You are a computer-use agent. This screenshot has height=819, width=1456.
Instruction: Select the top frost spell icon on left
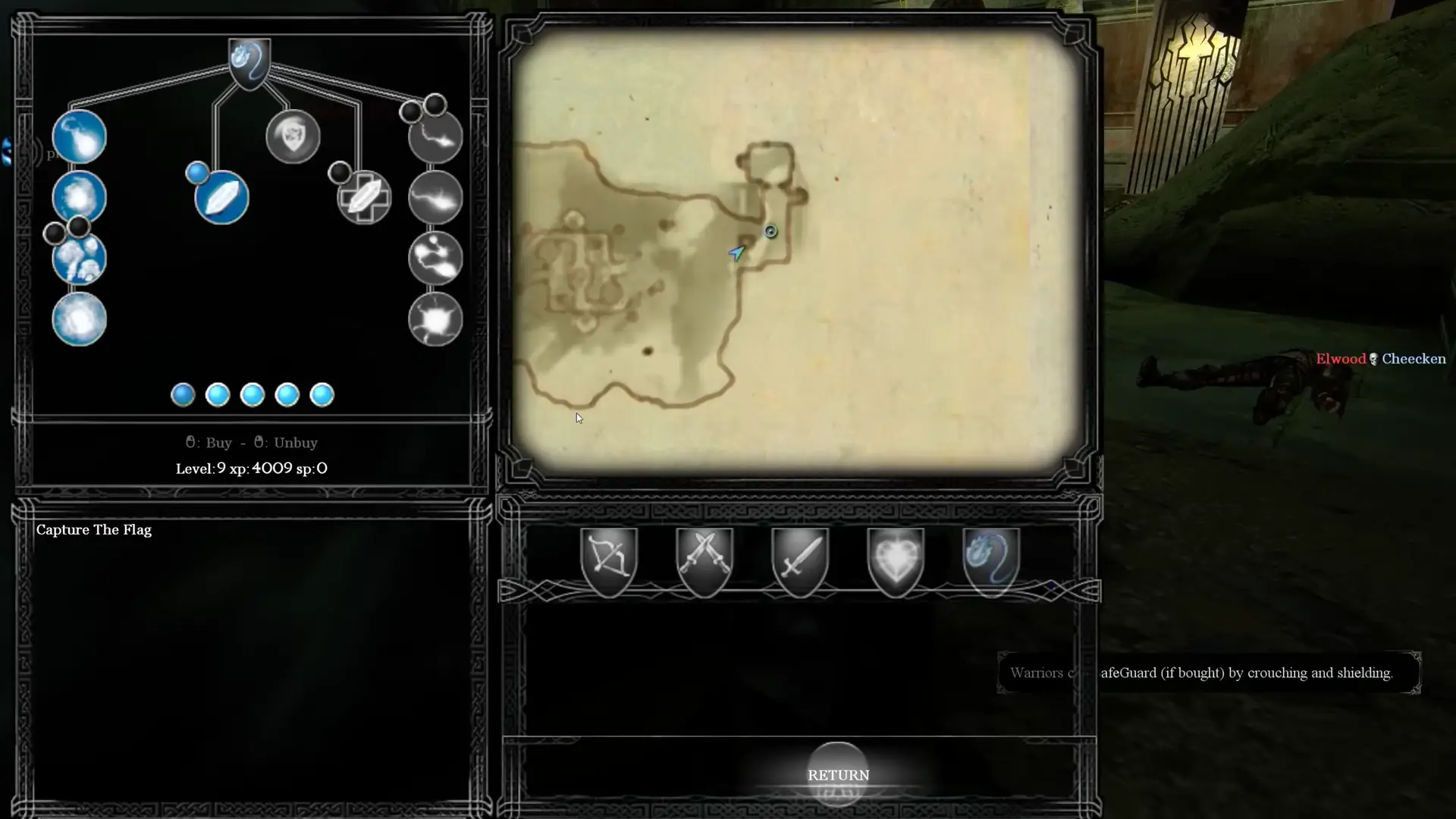tap(79, 136)
